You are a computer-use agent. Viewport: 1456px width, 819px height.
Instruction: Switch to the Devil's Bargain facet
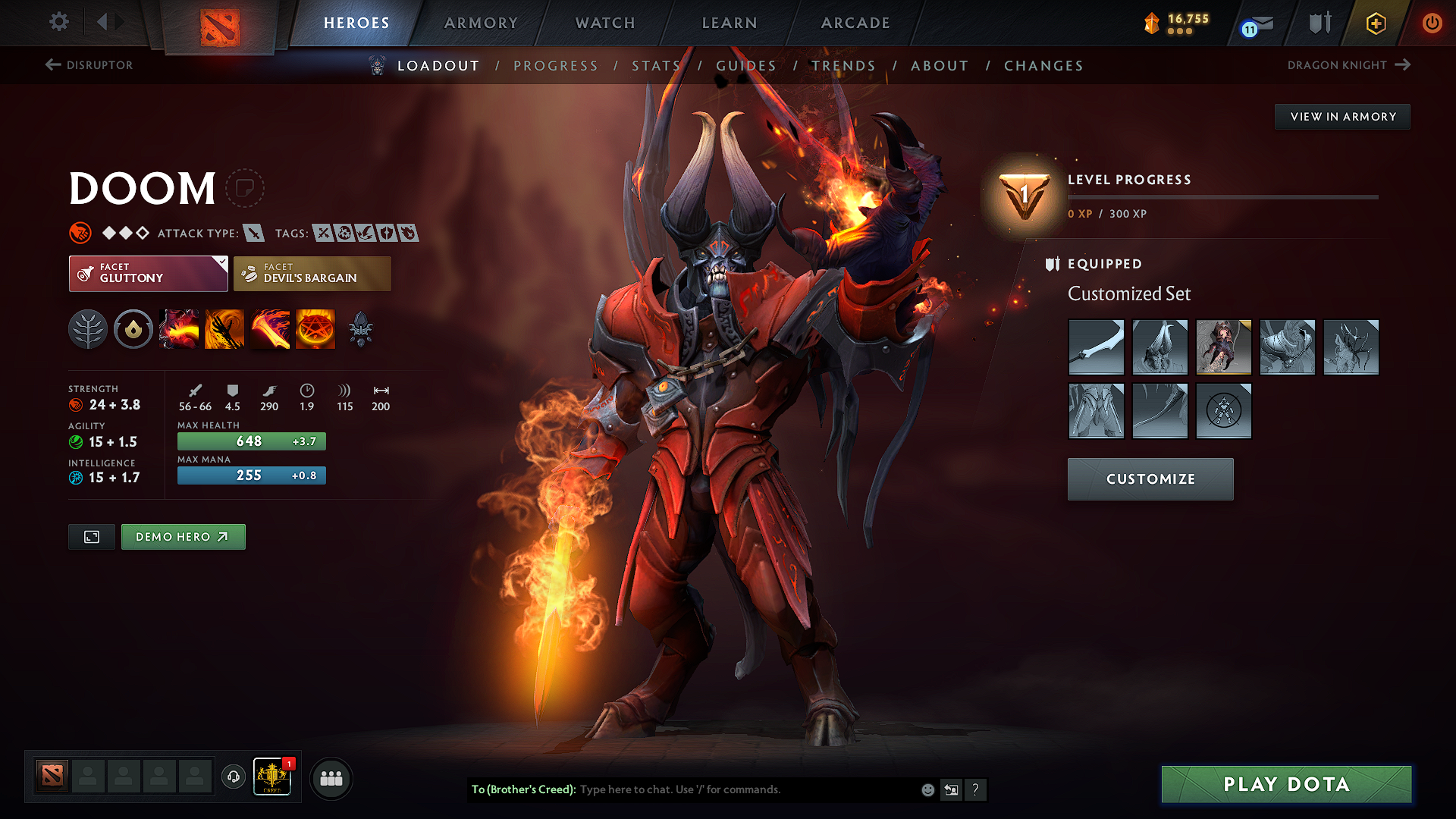(312, 273)
